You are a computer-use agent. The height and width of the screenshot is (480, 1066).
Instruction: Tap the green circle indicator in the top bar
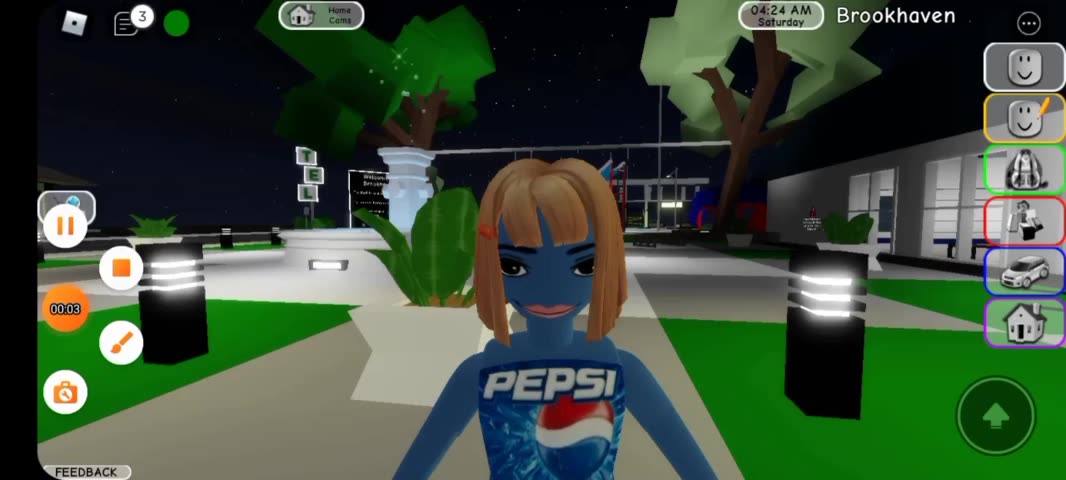(176, 23)
